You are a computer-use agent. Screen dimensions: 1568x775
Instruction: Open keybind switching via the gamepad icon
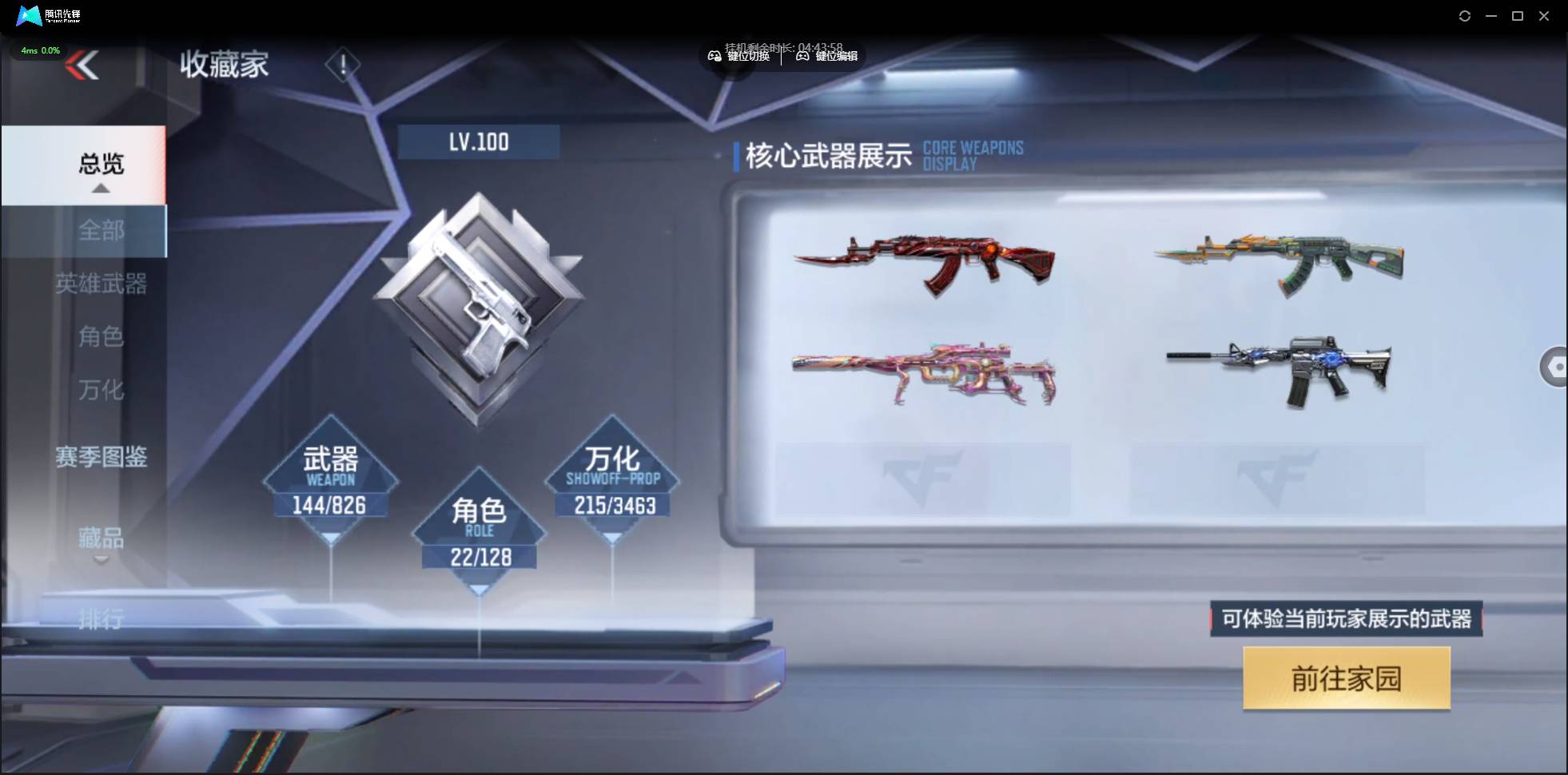tap(716, 56)
